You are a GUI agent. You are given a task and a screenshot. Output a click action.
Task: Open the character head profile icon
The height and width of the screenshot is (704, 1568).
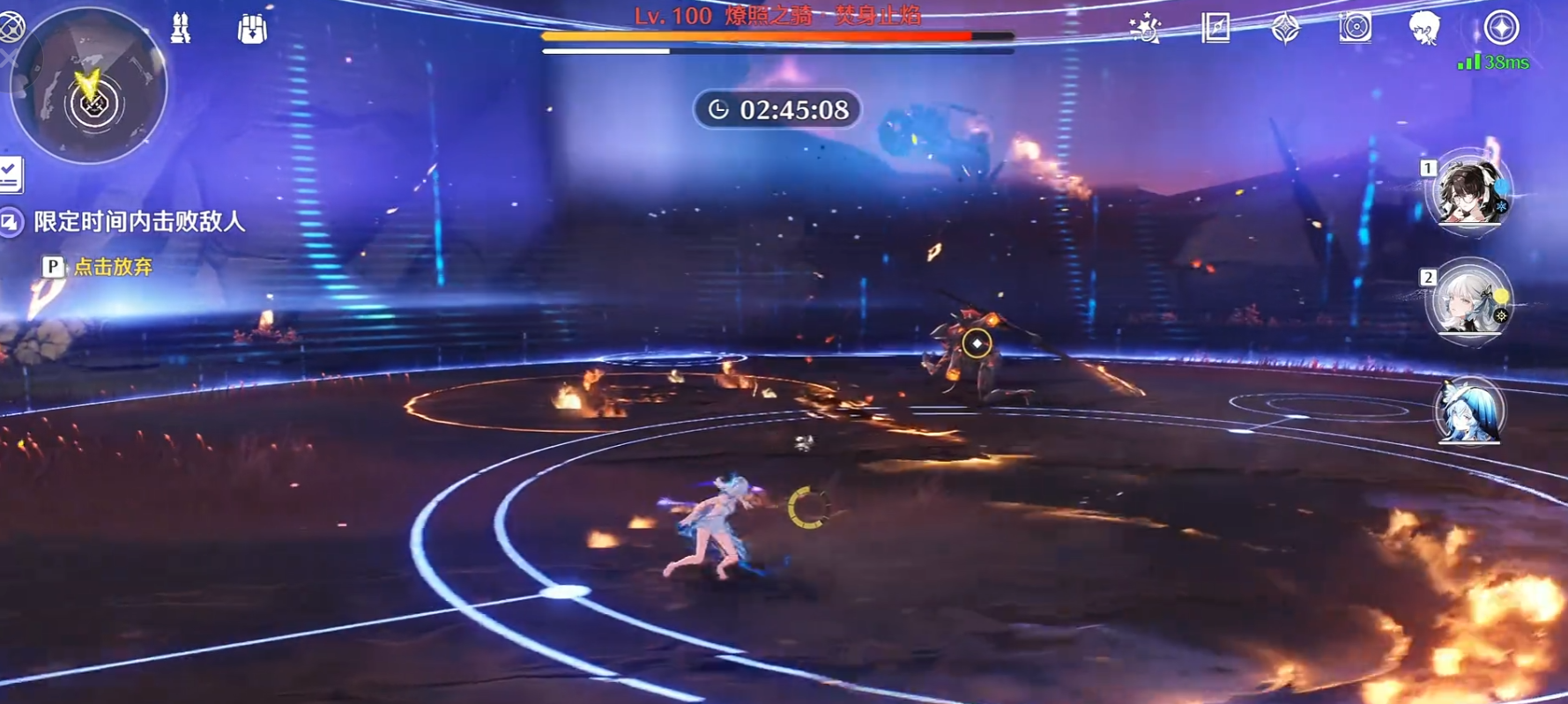[1424, 28]
